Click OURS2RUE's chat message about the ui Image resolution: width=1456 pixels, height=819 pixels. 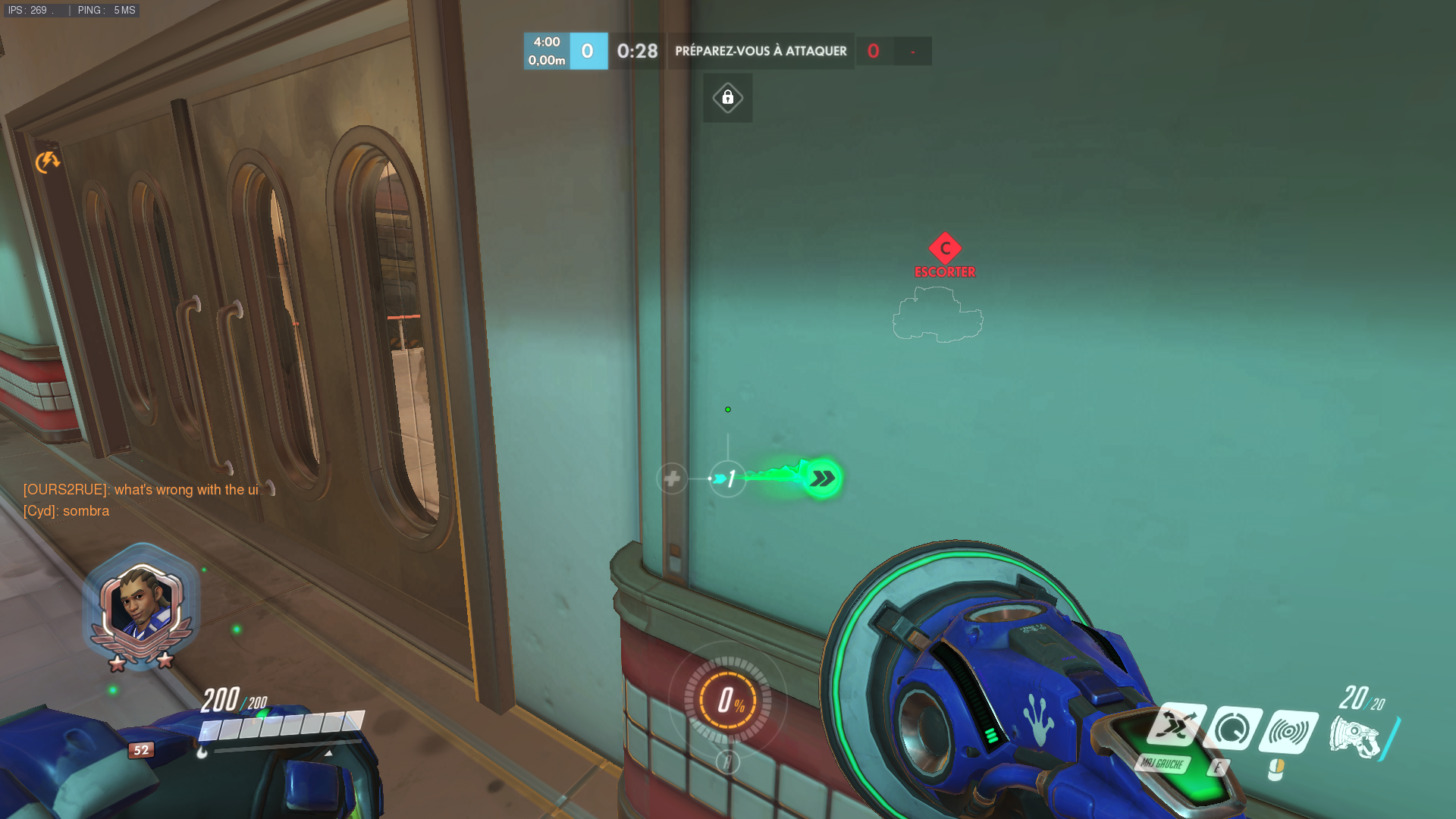[x=141, y=489]
